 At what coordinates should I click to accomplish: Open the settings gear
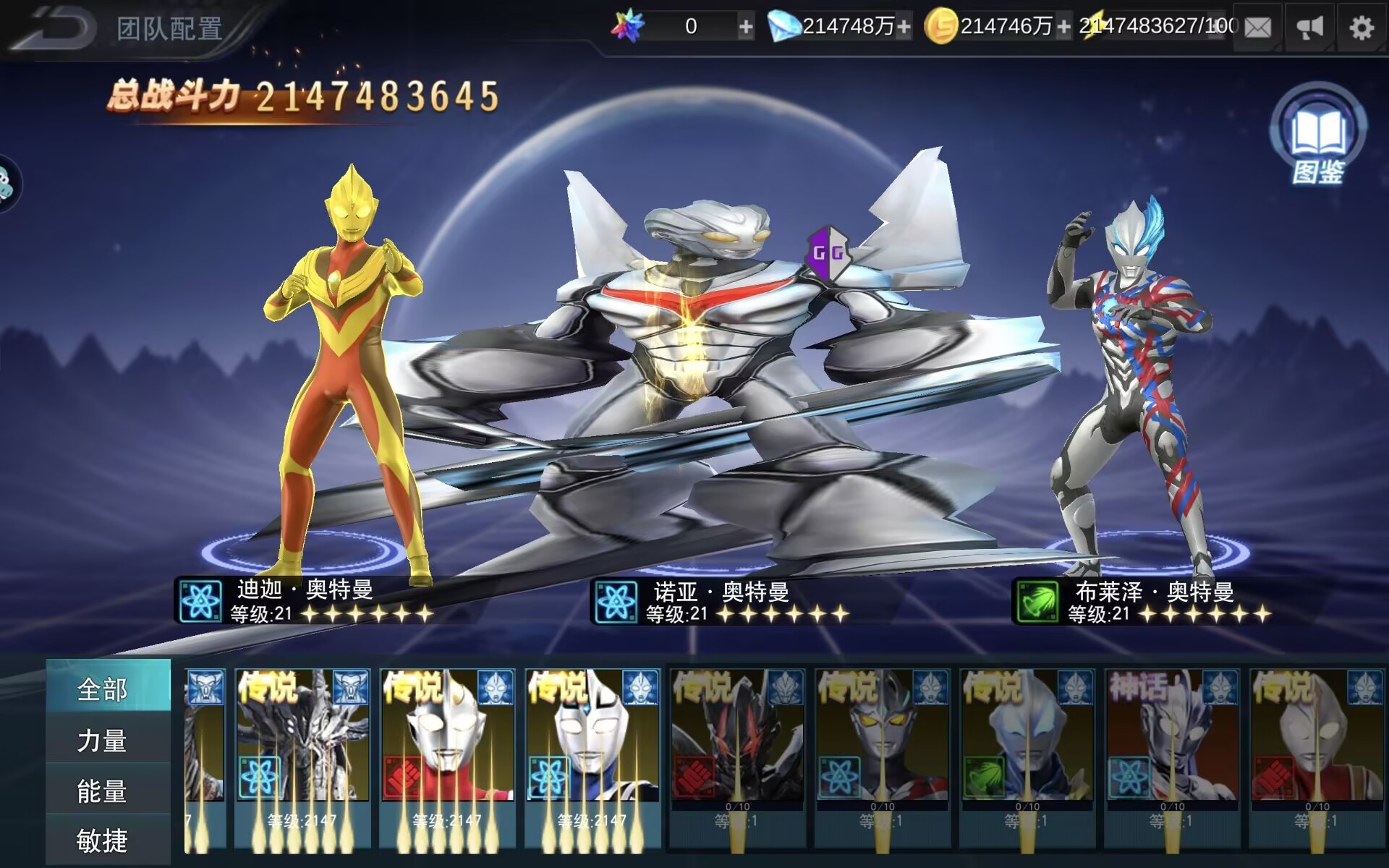tap(1362, 28)
